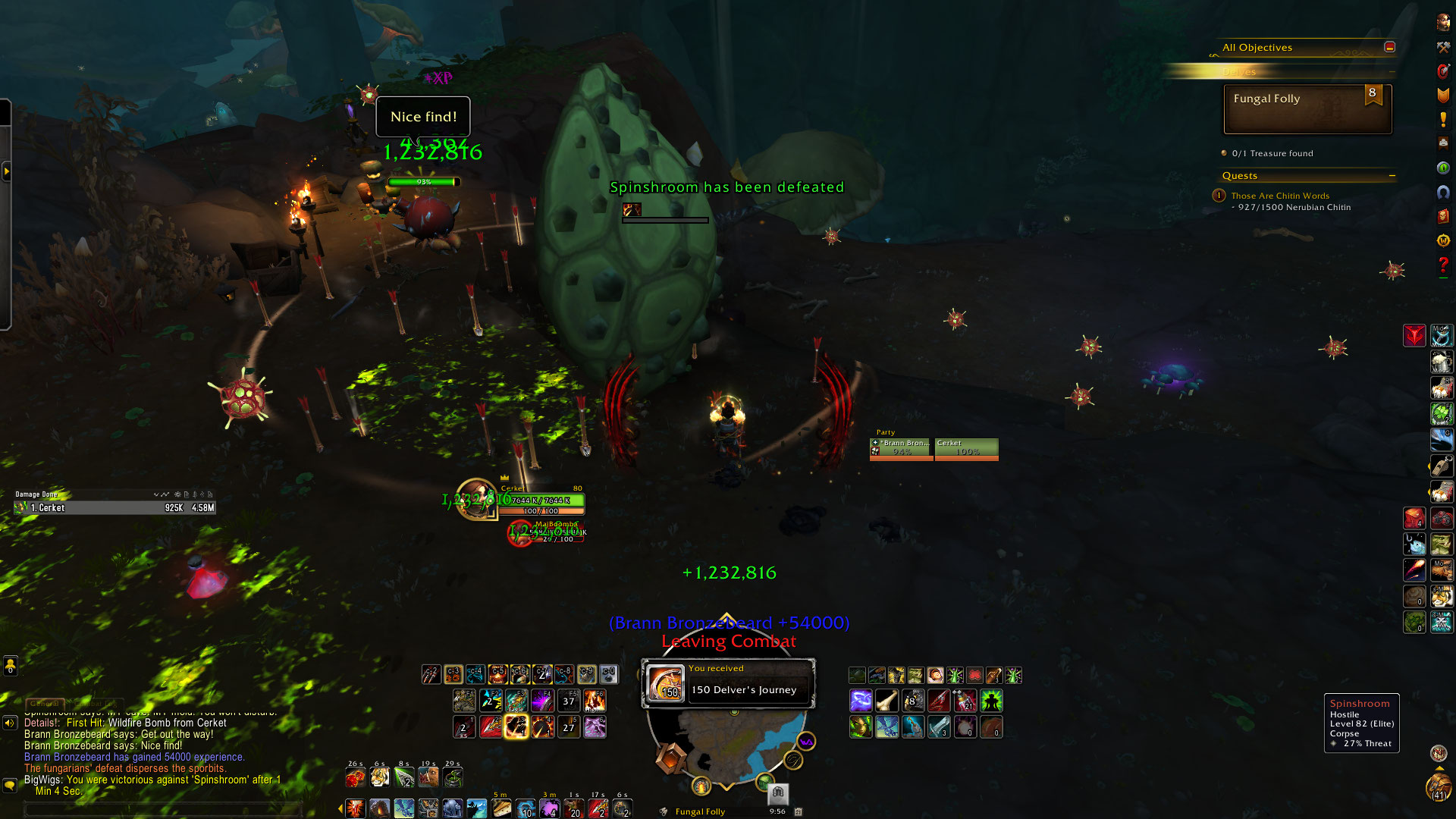Open the character portrait micro button
Image resolution: width=1456 pixels, height=819 pixels.
(x=1443, y=22)
